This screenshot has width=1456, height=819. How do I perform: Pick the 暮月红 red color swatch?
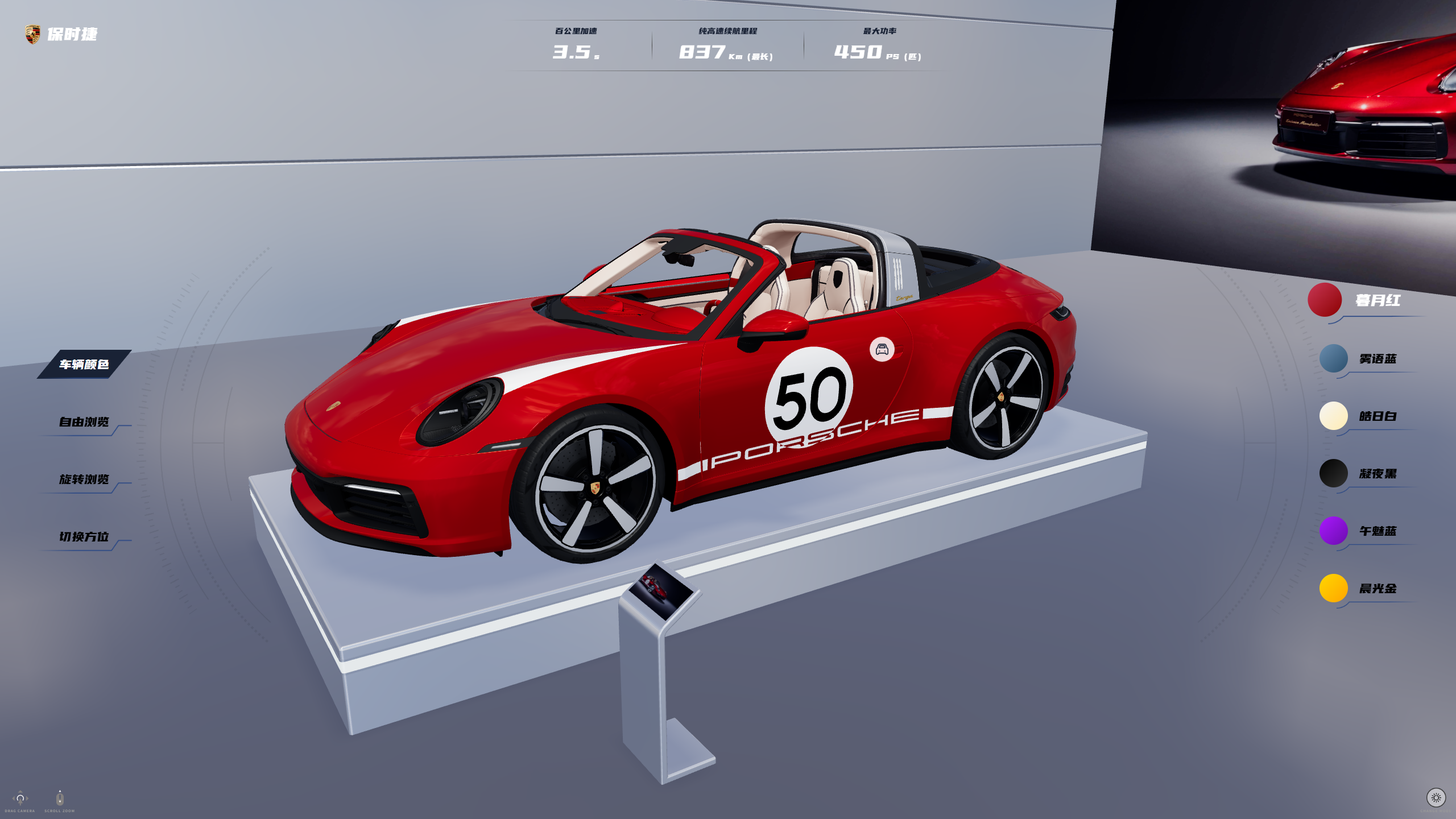pyautogui.click(x=1325, y=300)
